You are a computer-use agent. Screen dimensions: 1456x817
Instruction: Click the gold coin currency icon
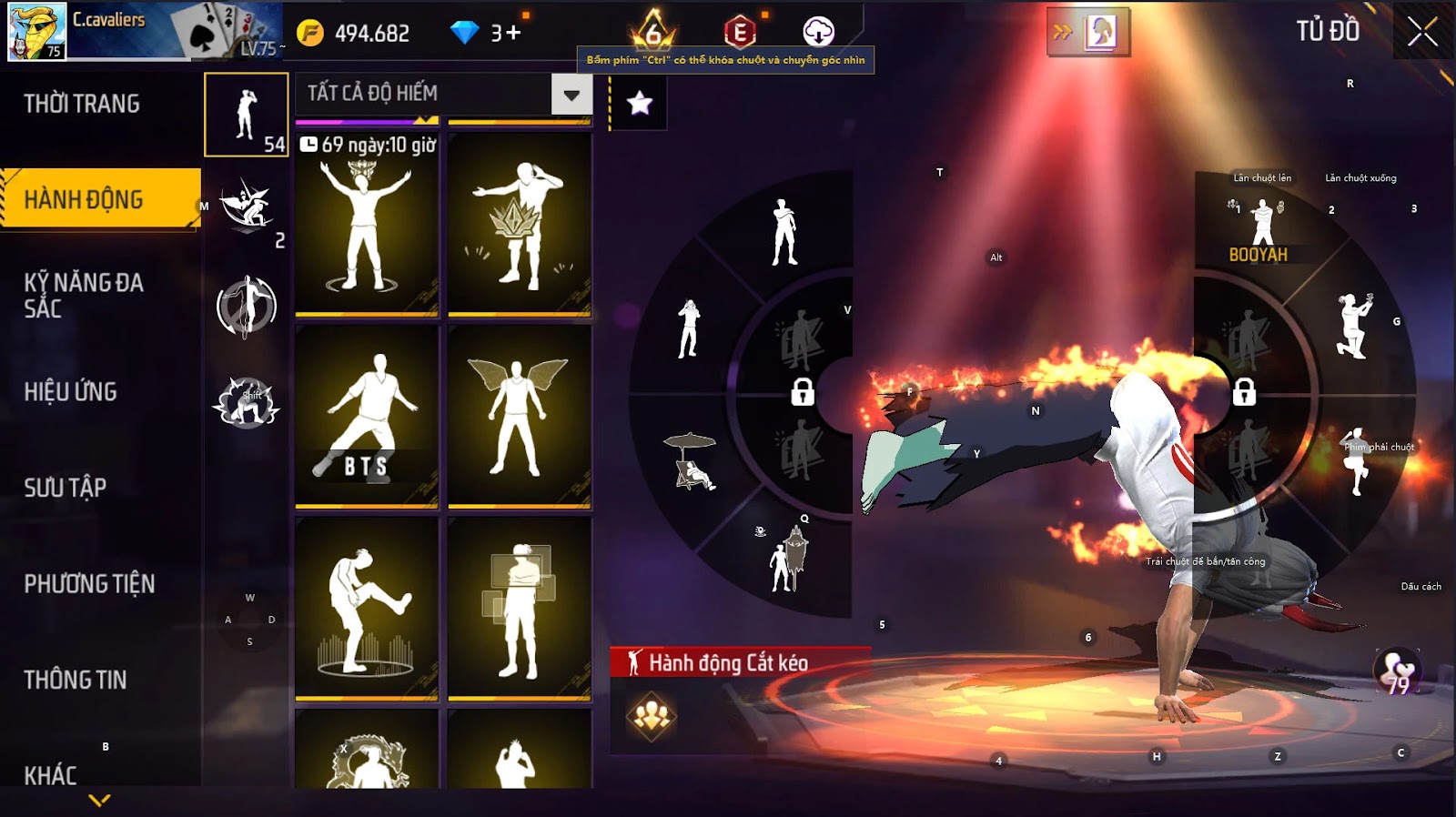[310, 33]
